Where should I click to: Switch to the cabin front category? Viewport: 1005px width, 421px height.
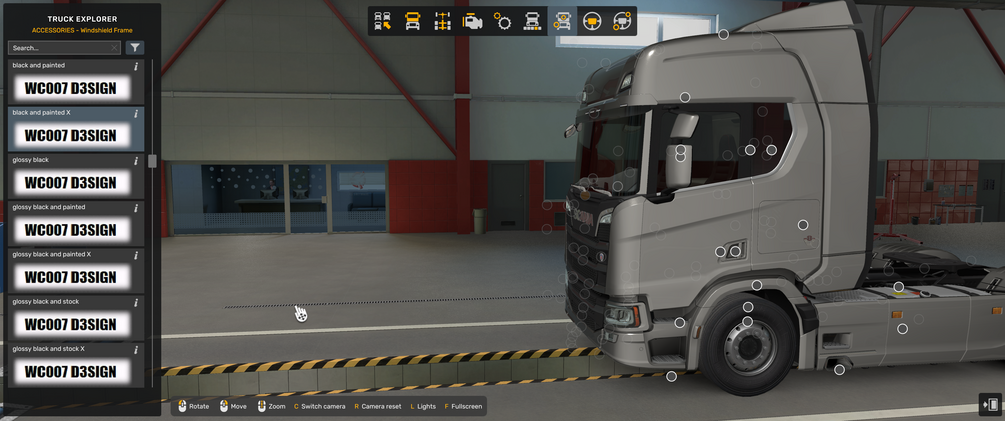[412, 21]
